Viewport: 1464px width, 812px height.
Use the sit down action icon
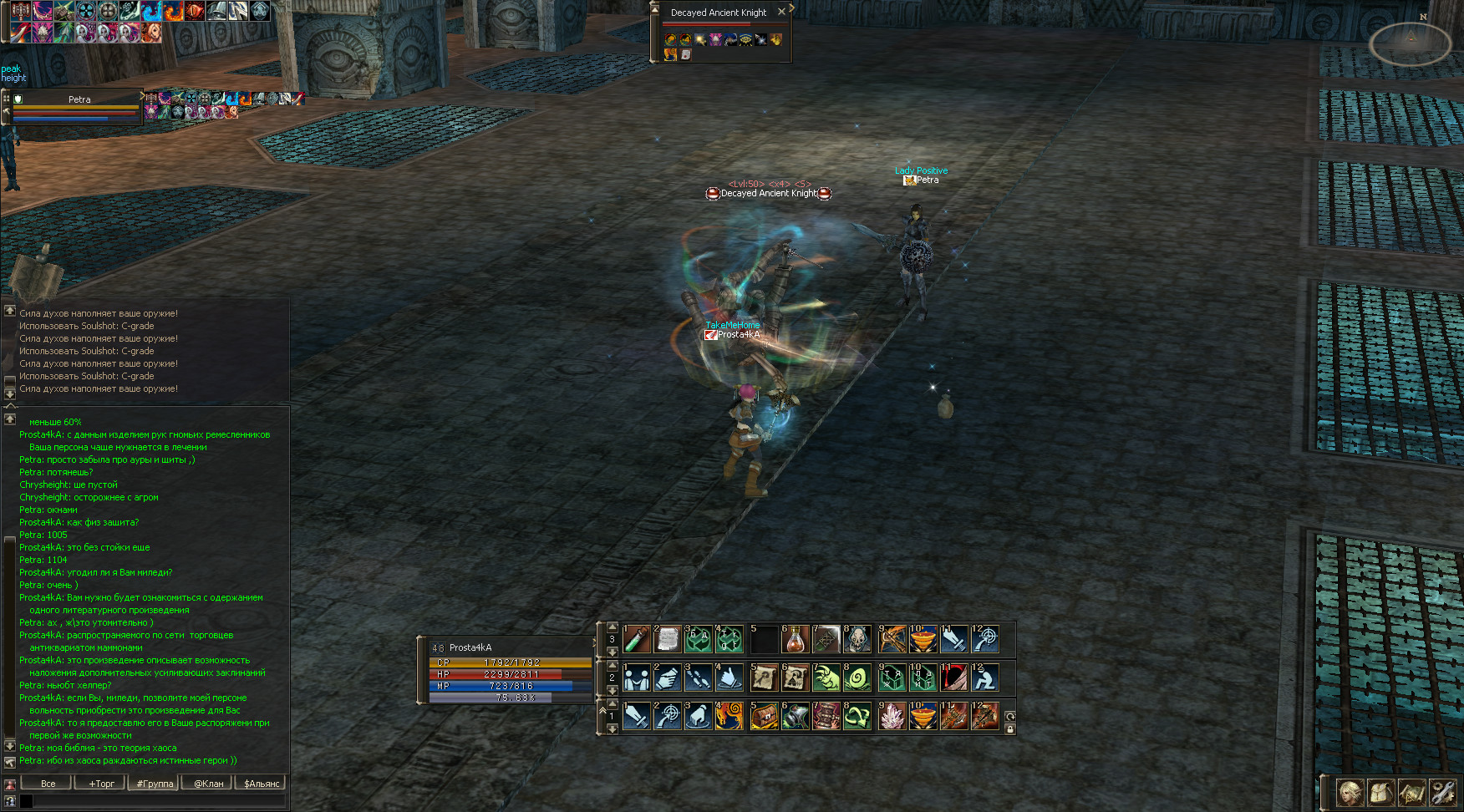pyautogui.click(x=985, y=678)
